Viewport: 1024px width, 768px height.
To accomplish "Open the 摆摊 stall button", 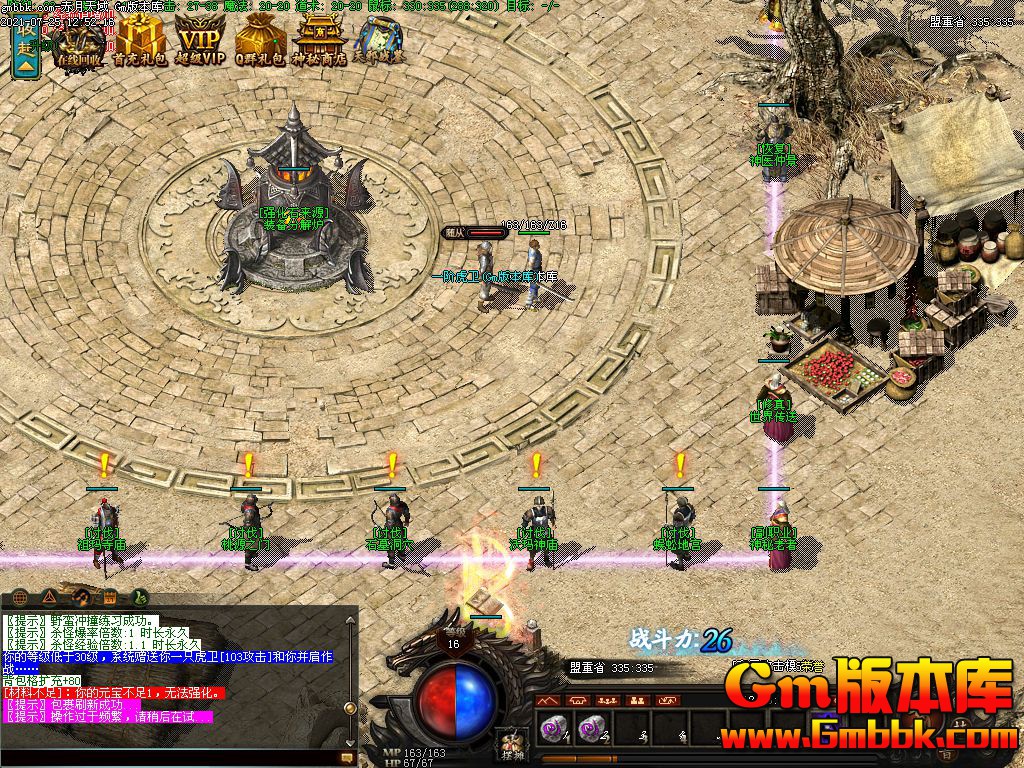I will (x=511, y=745).
